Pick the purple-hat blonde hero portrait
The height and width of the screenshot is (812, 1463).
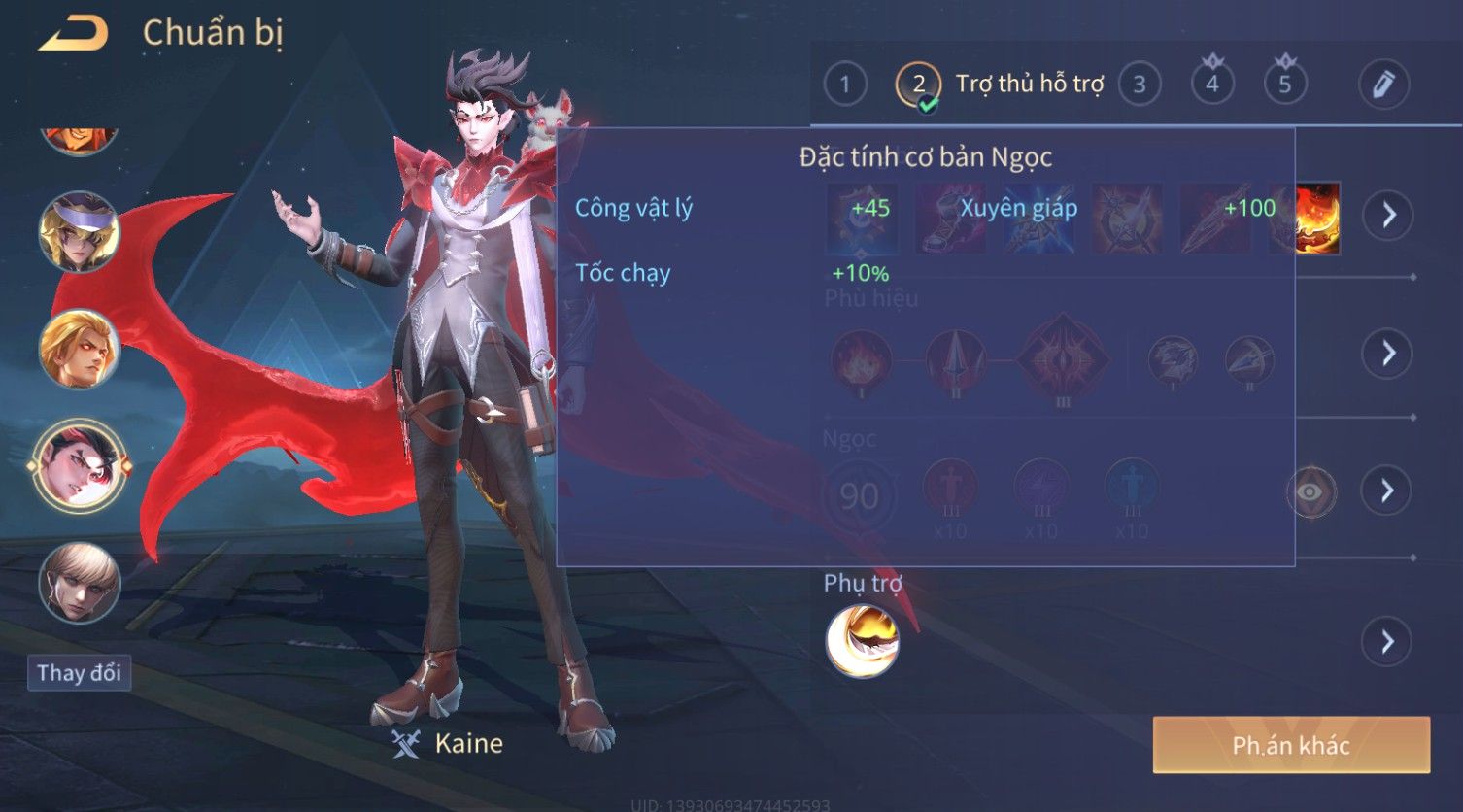click(x=79, y=232)
